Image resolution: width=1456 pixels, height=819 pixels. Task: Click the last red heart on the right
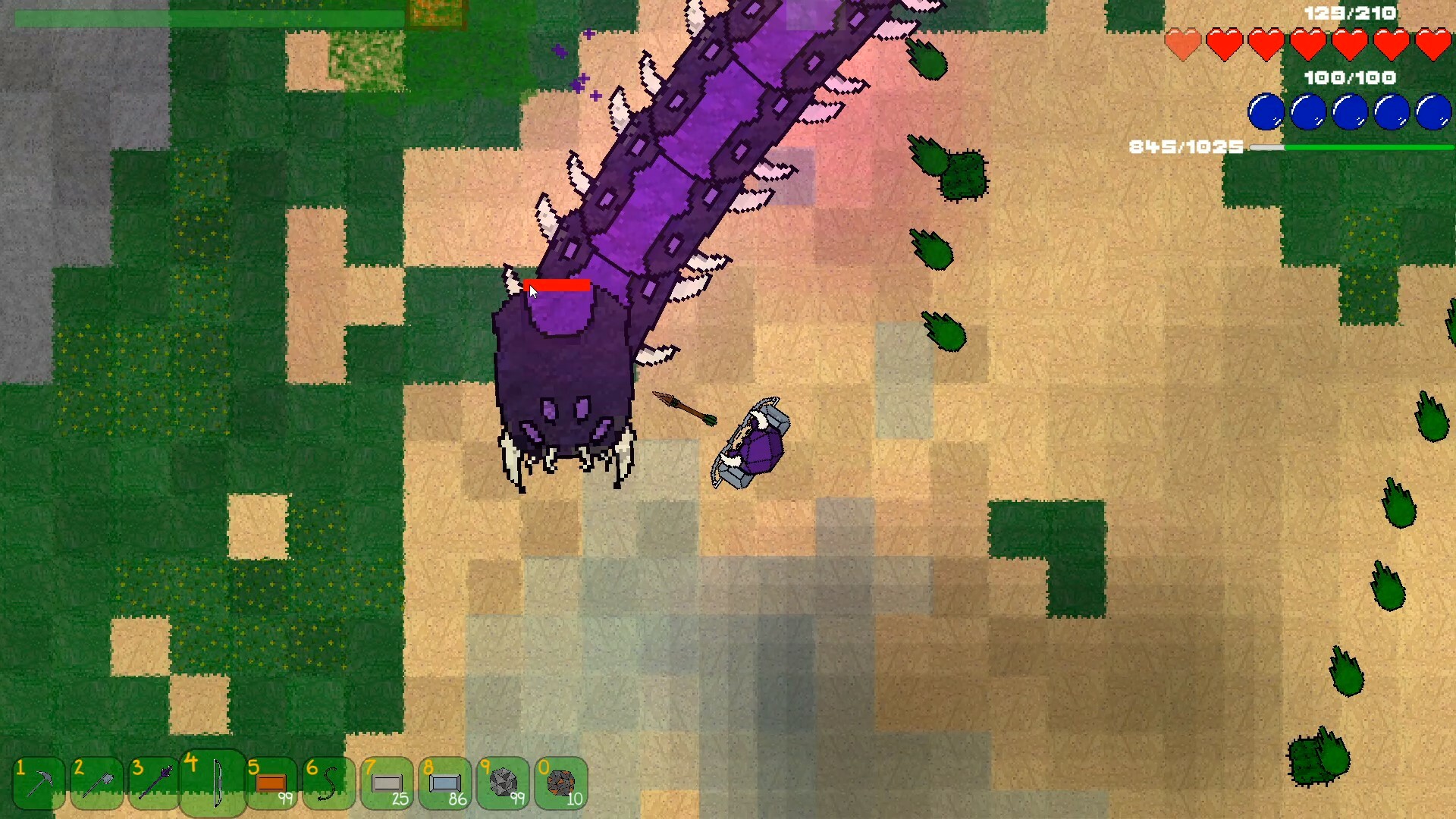coord(1432,44)
